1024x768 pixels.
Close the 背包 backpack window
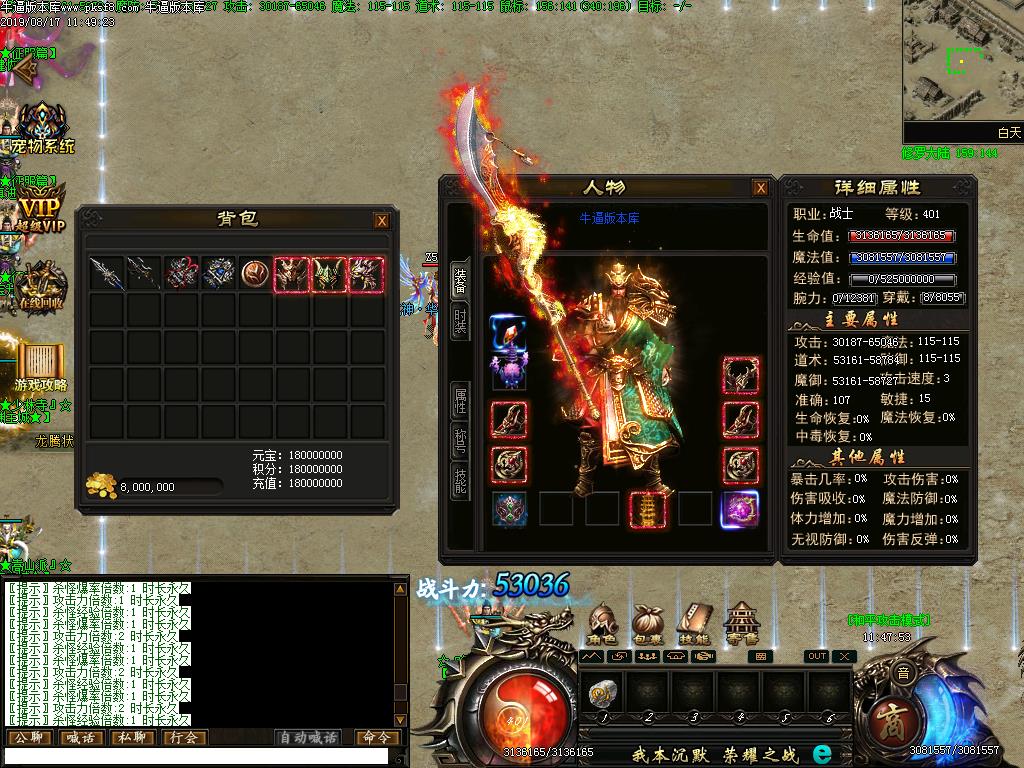pos(381,221)
